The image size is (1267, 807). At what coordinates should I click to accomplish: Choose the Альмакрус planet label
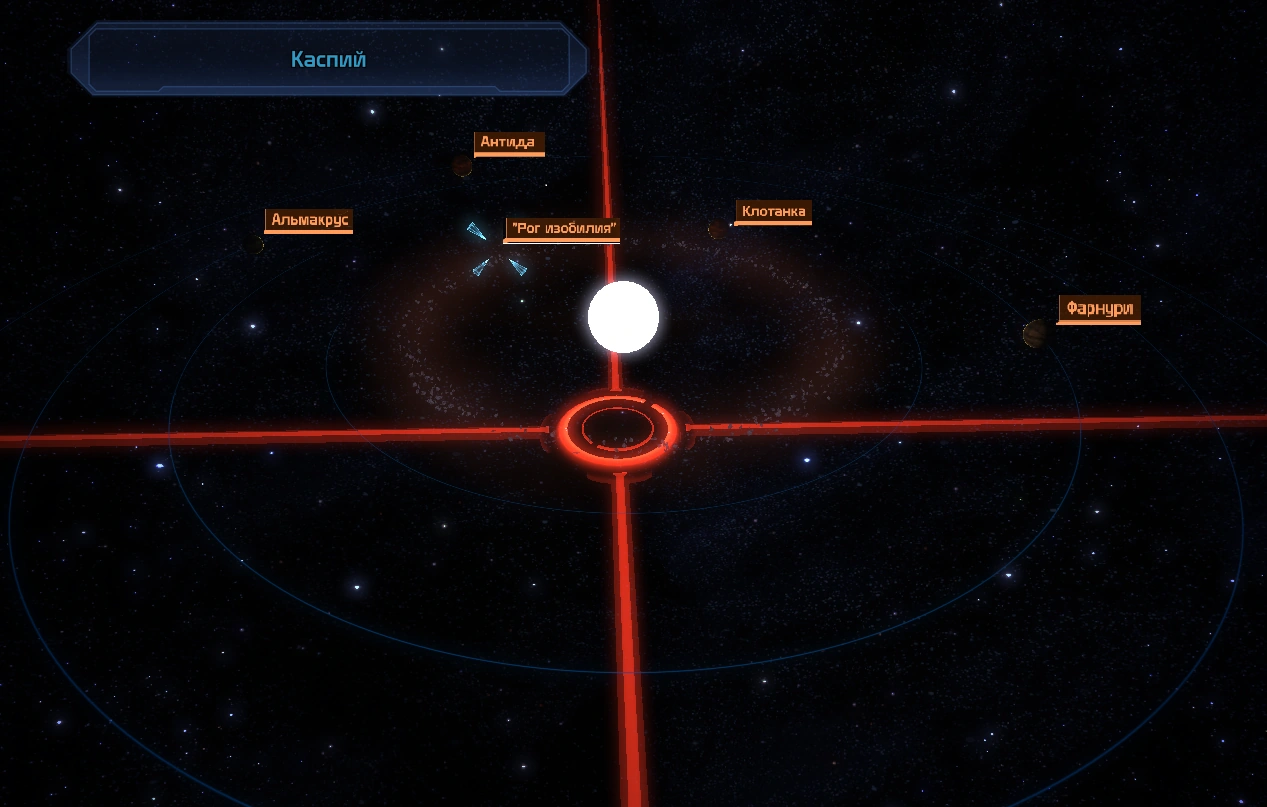(310, 220)
